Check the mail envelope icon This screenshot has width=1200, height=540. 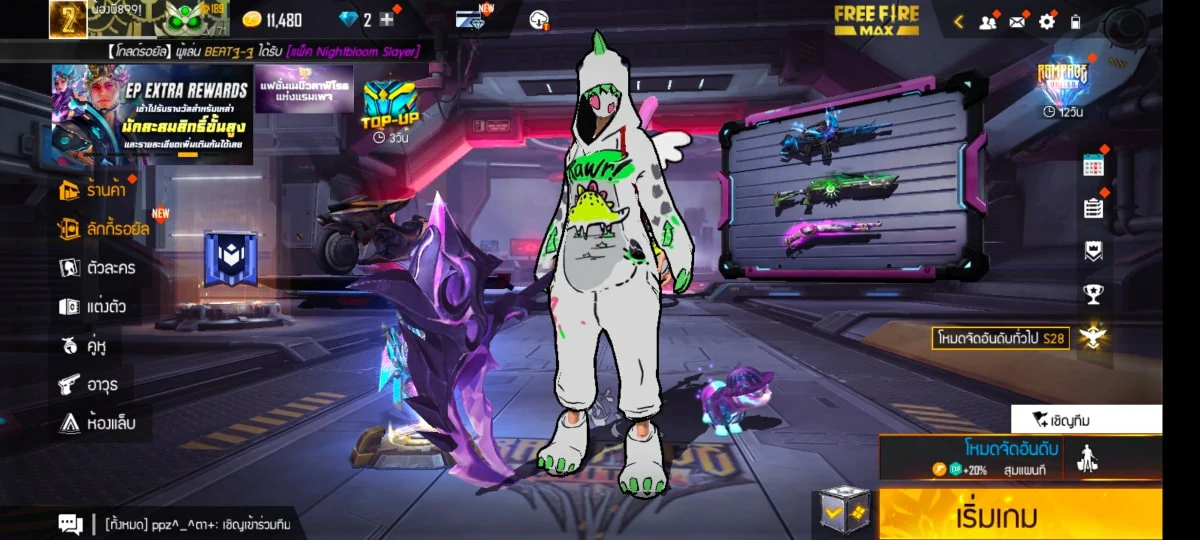pos(1018,21)
